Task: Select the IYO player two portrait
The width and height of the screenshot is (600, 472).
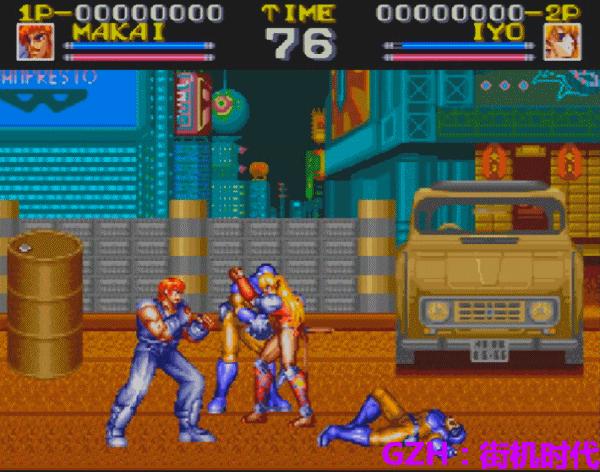Action: (x=562, y=41)
